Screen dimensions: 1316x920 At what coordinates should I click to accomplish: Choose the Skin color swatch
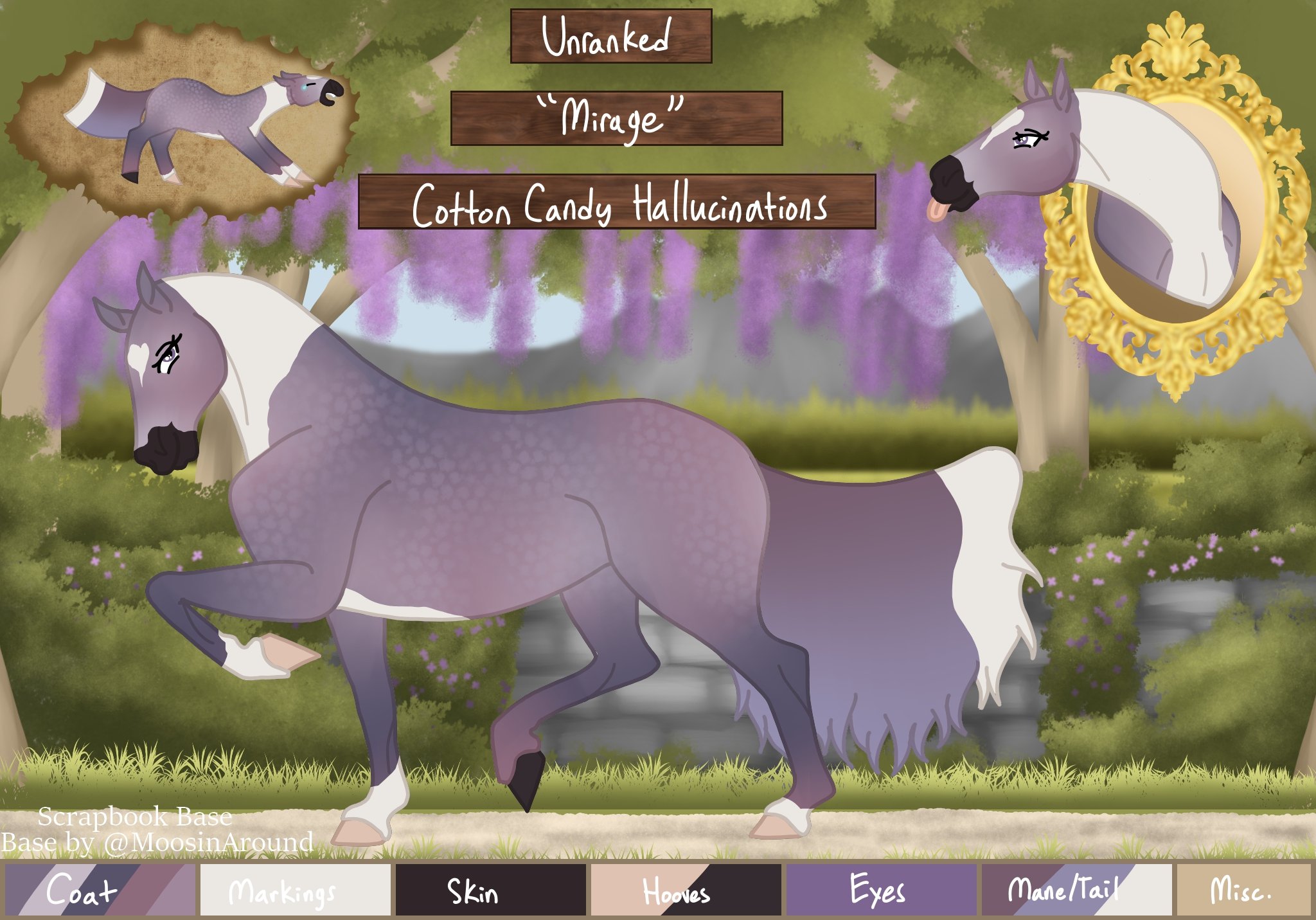click(491, 890)
